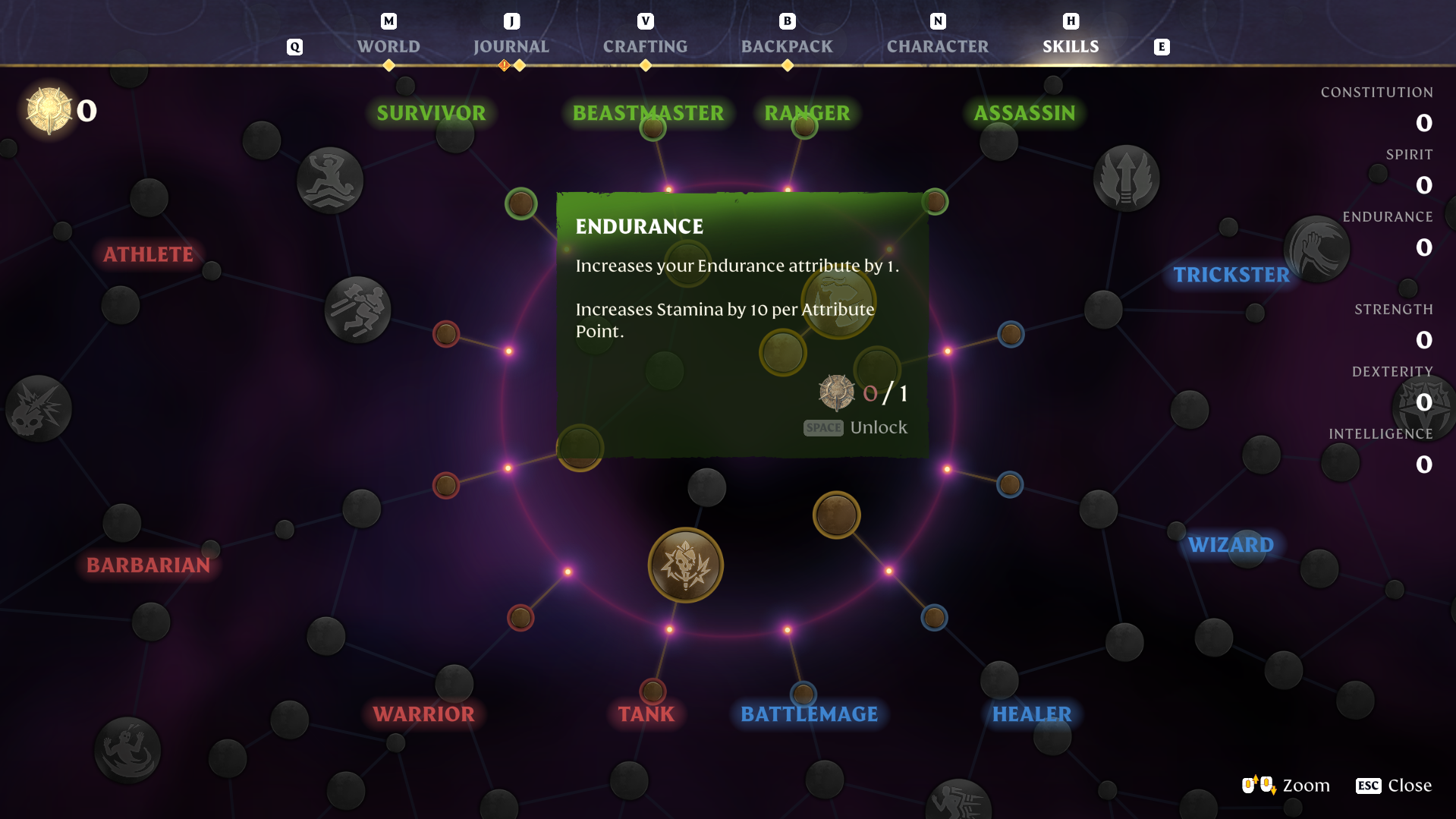
Task: Select the skull explosion skill near Barbarian
Action: point(38,408)
